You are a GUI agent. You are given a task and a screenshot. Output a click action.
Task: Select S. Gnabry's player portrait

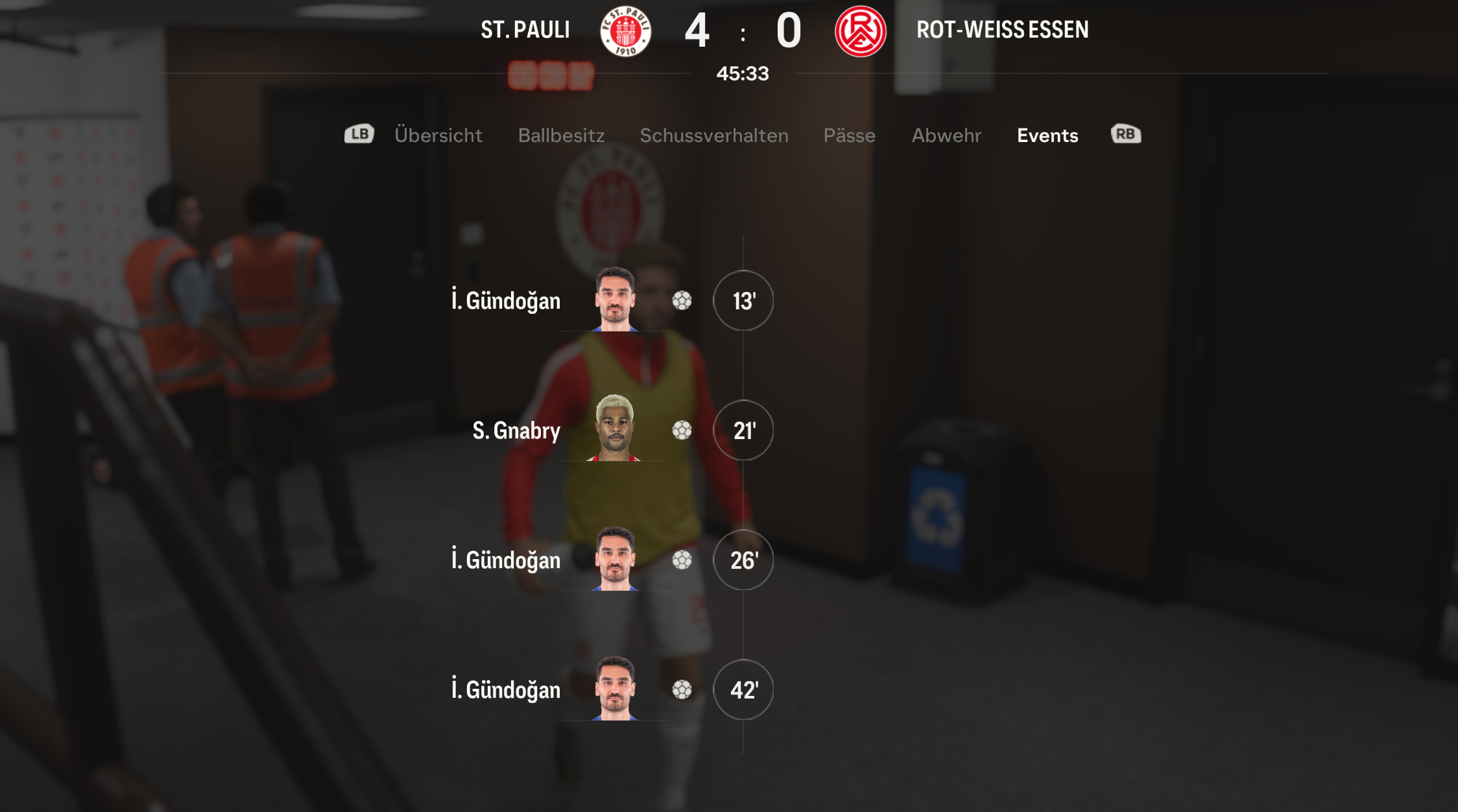(x=614, y=428)
